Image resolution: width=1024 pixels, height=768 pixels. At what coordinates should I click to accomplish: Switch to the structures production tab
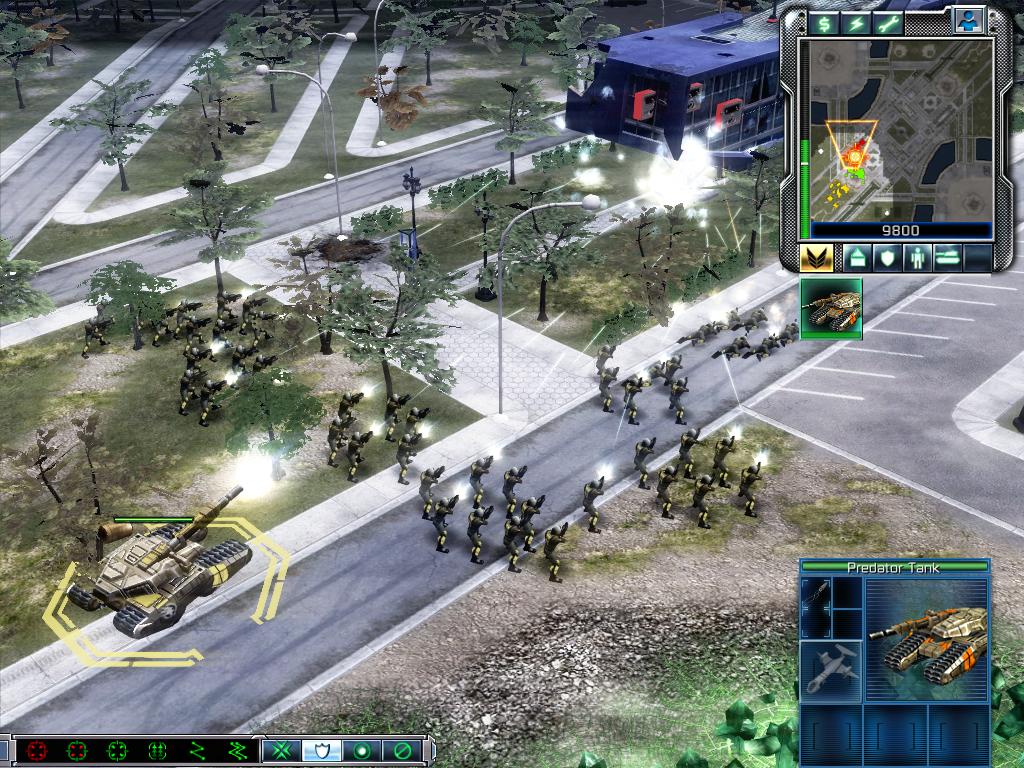tap(856, 258)
